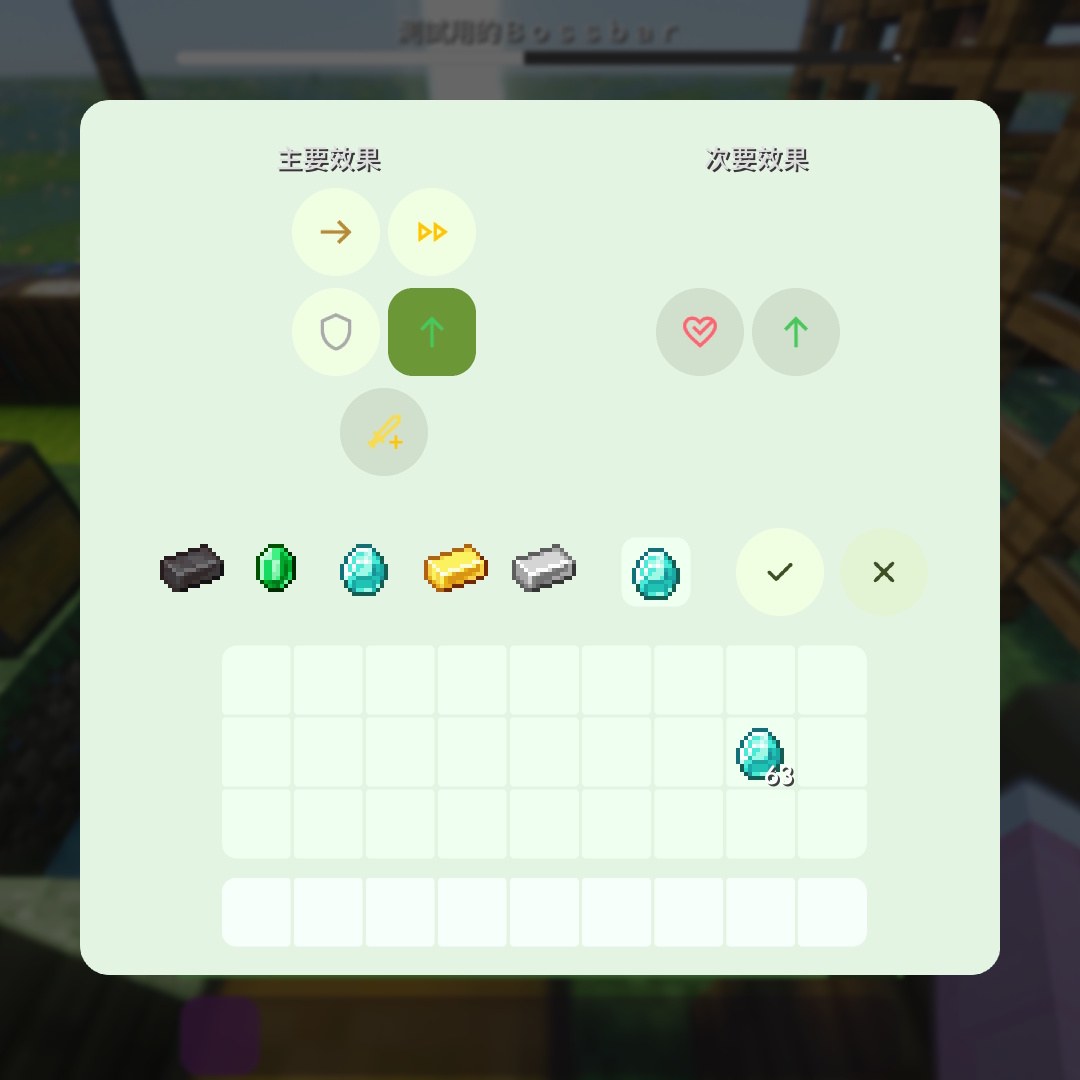Choose the double-arrow haste effect
Screen dimensions: 1080x1080
click(432, 232)
